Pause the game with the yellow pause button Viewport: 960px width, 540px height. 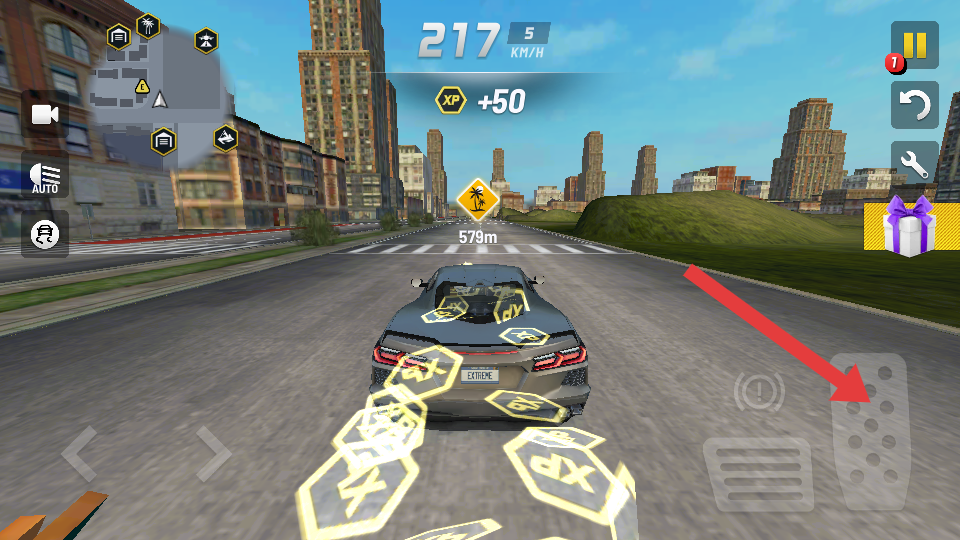pyautogui.click(x=915, y=46)
